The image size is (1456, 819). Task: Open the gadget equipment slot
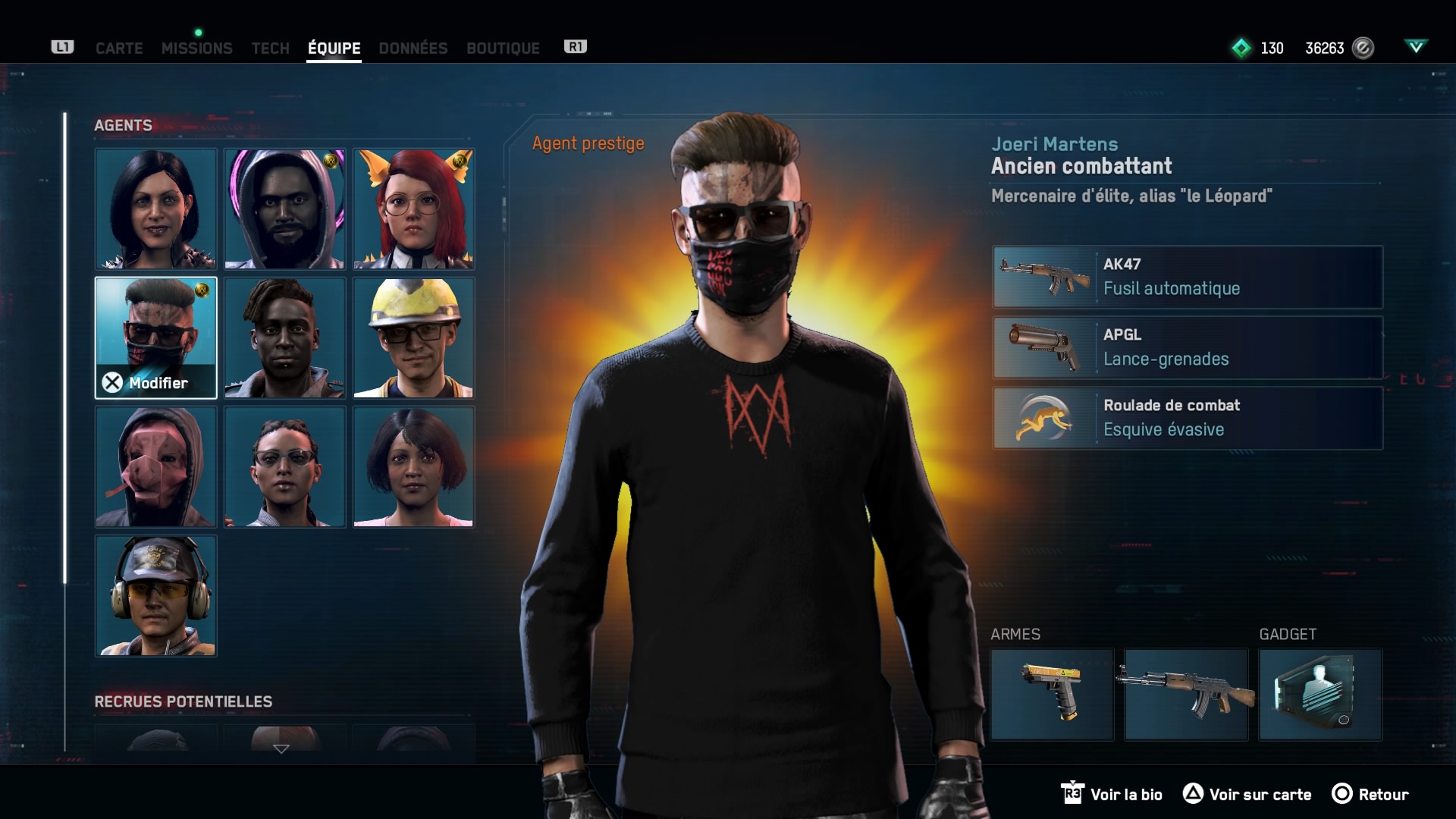[1320, 694]
